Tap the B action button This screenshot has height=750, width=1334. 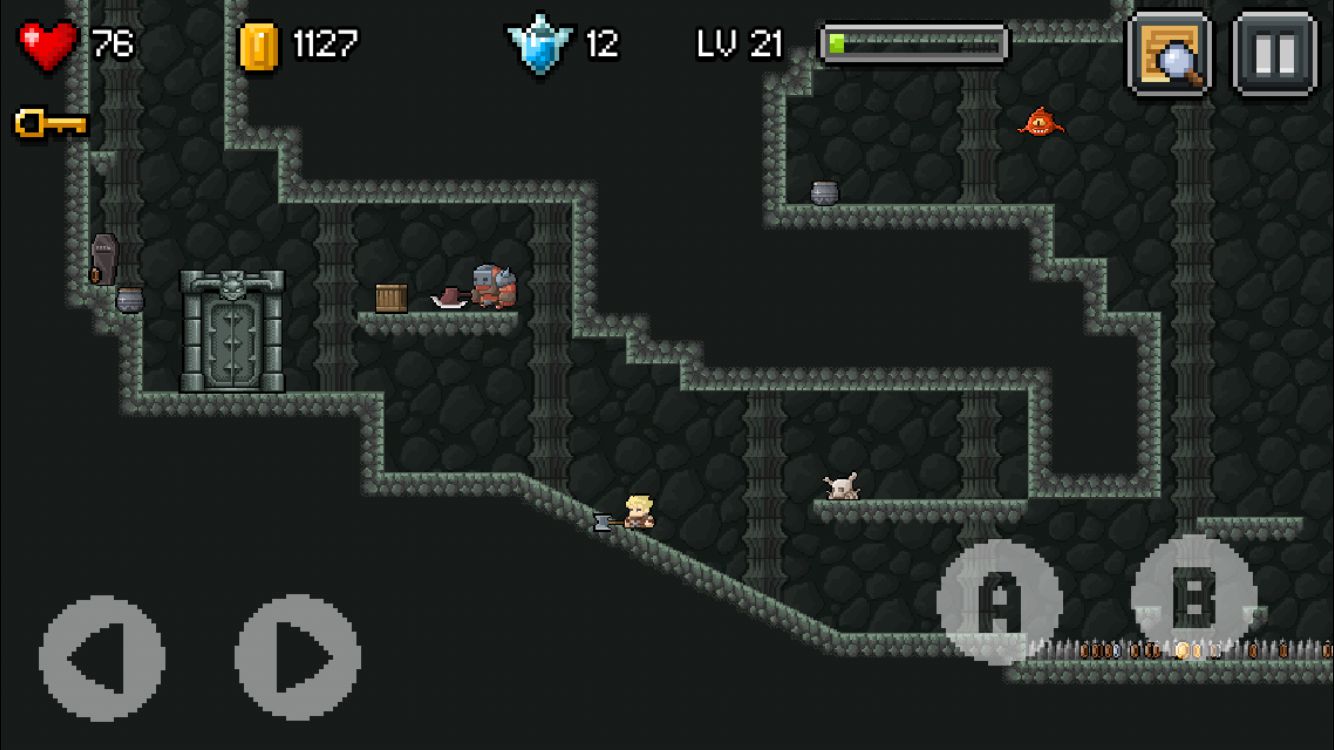pyautogui.click(x=1194, y=596)
